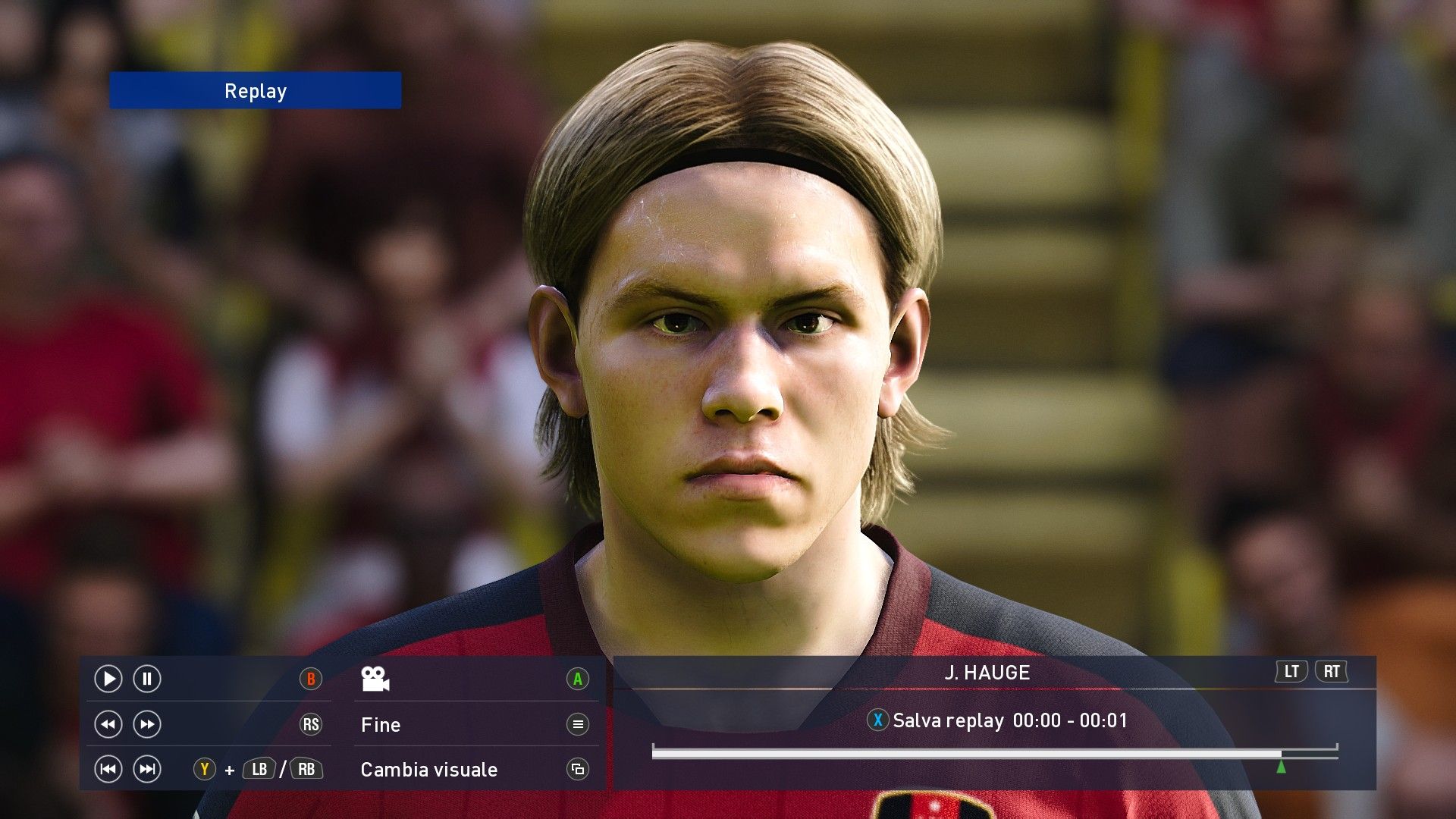Skip to the replay end
This screenshot has height=819, width=1456.
[147, 770]
